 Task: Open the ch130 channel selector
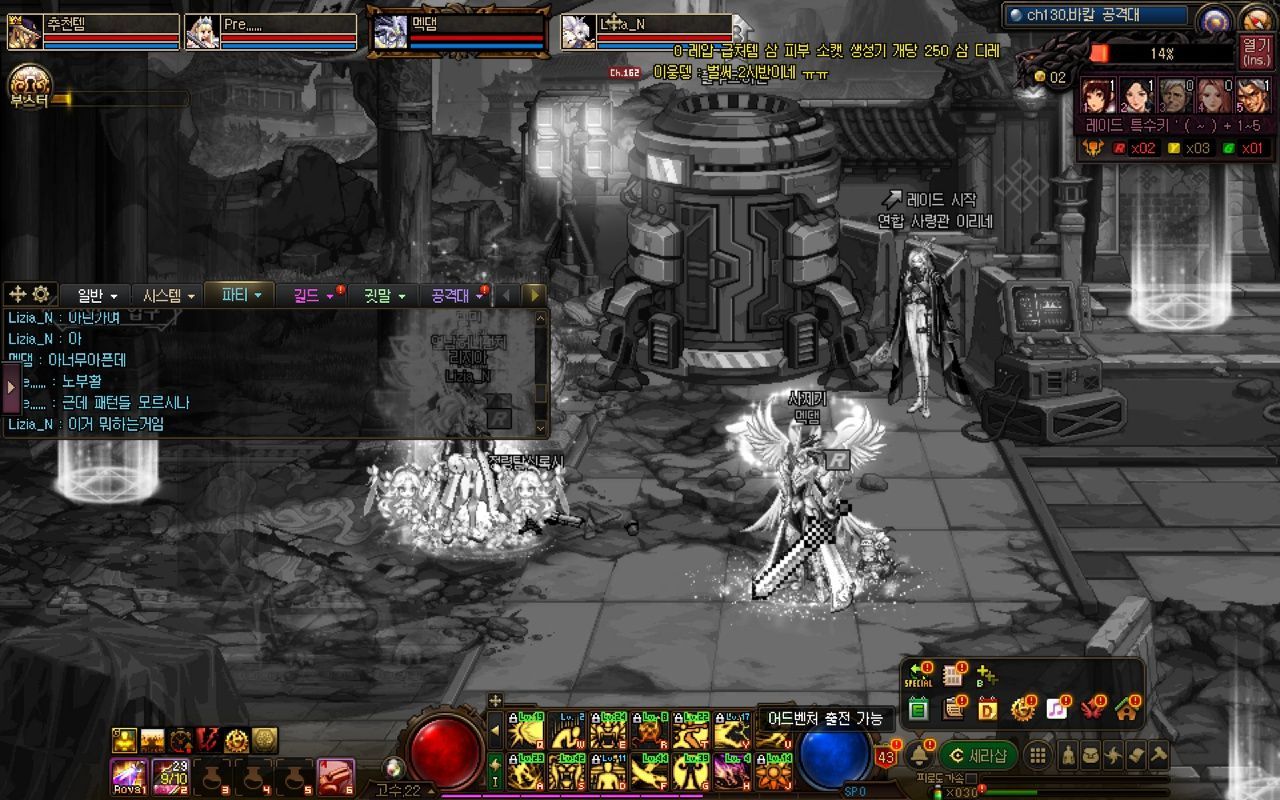click(x=1096, y=15)
